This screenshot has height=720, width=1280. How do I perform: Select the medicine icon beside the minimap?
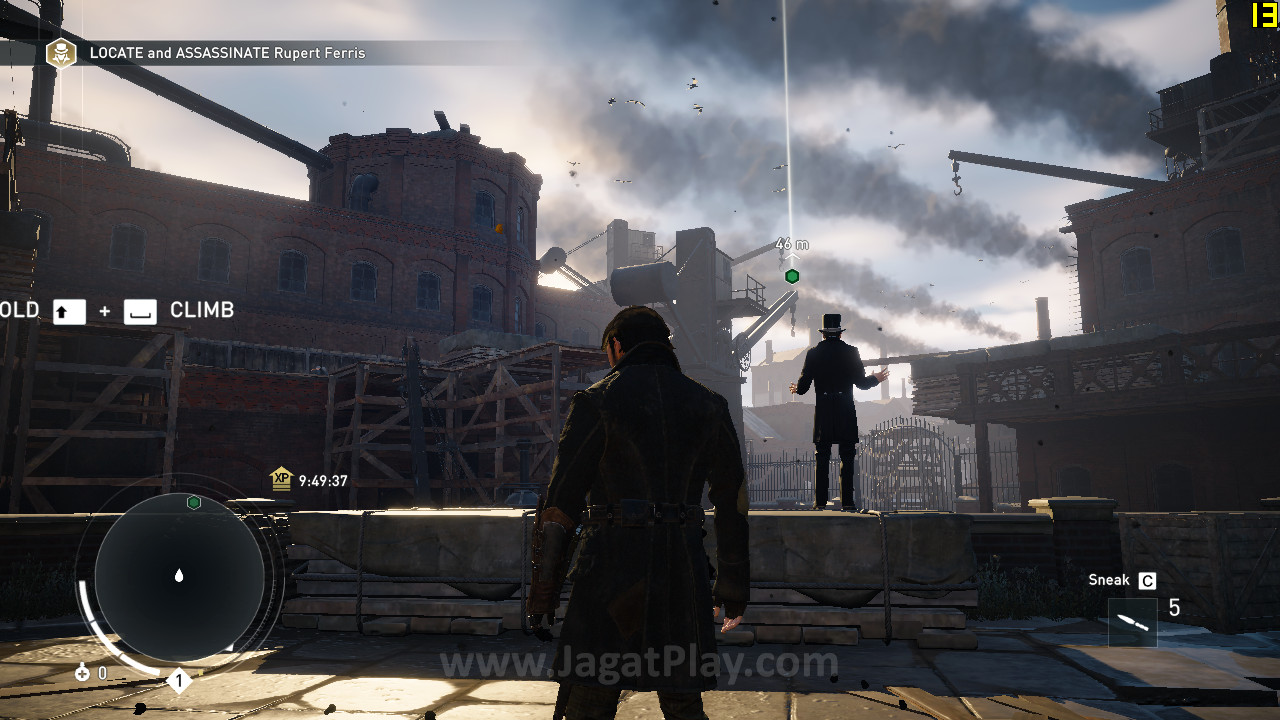point(82,673)
